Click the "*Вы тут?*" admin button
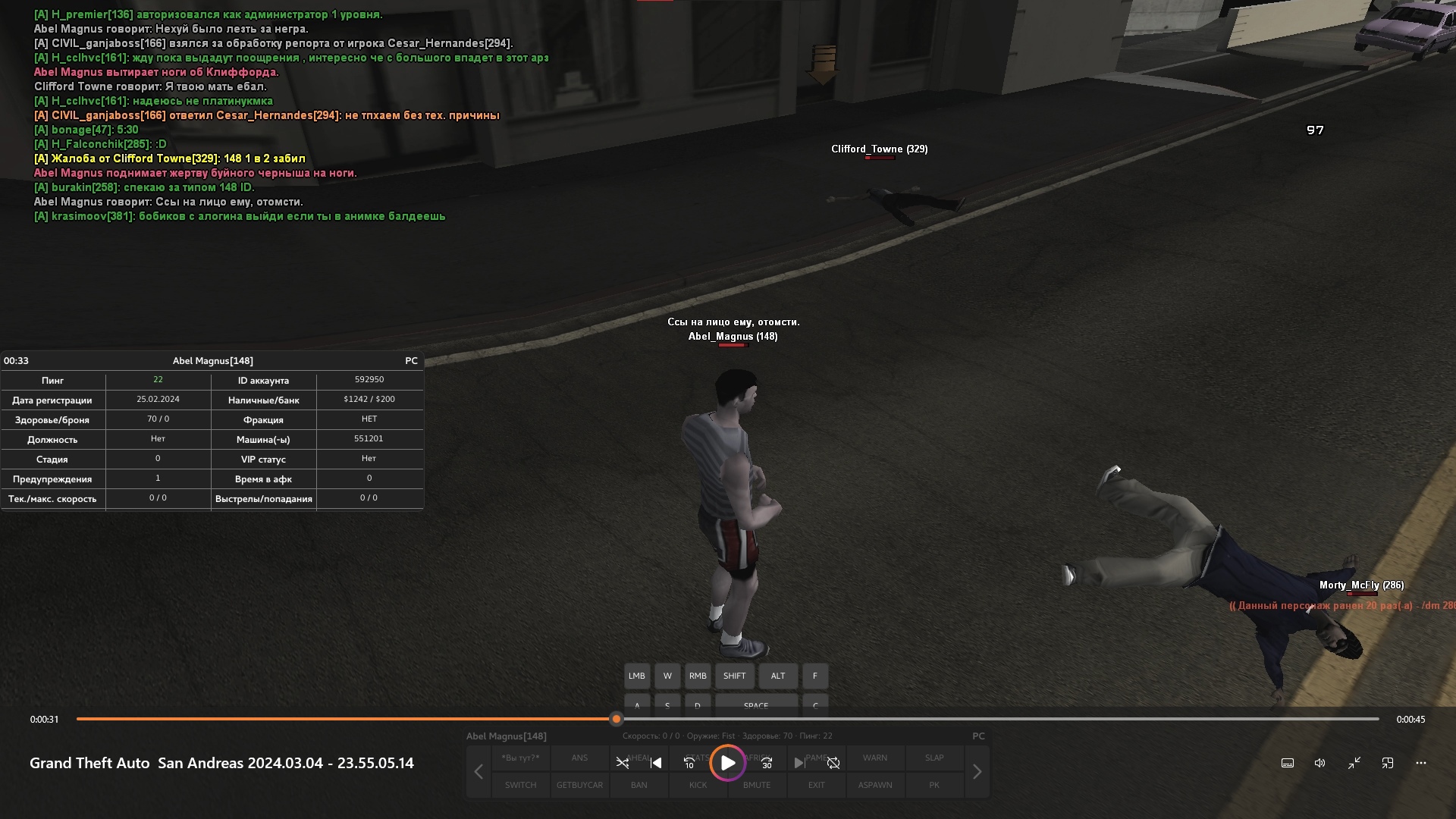The image size is (1456, 819). point(520,758)
